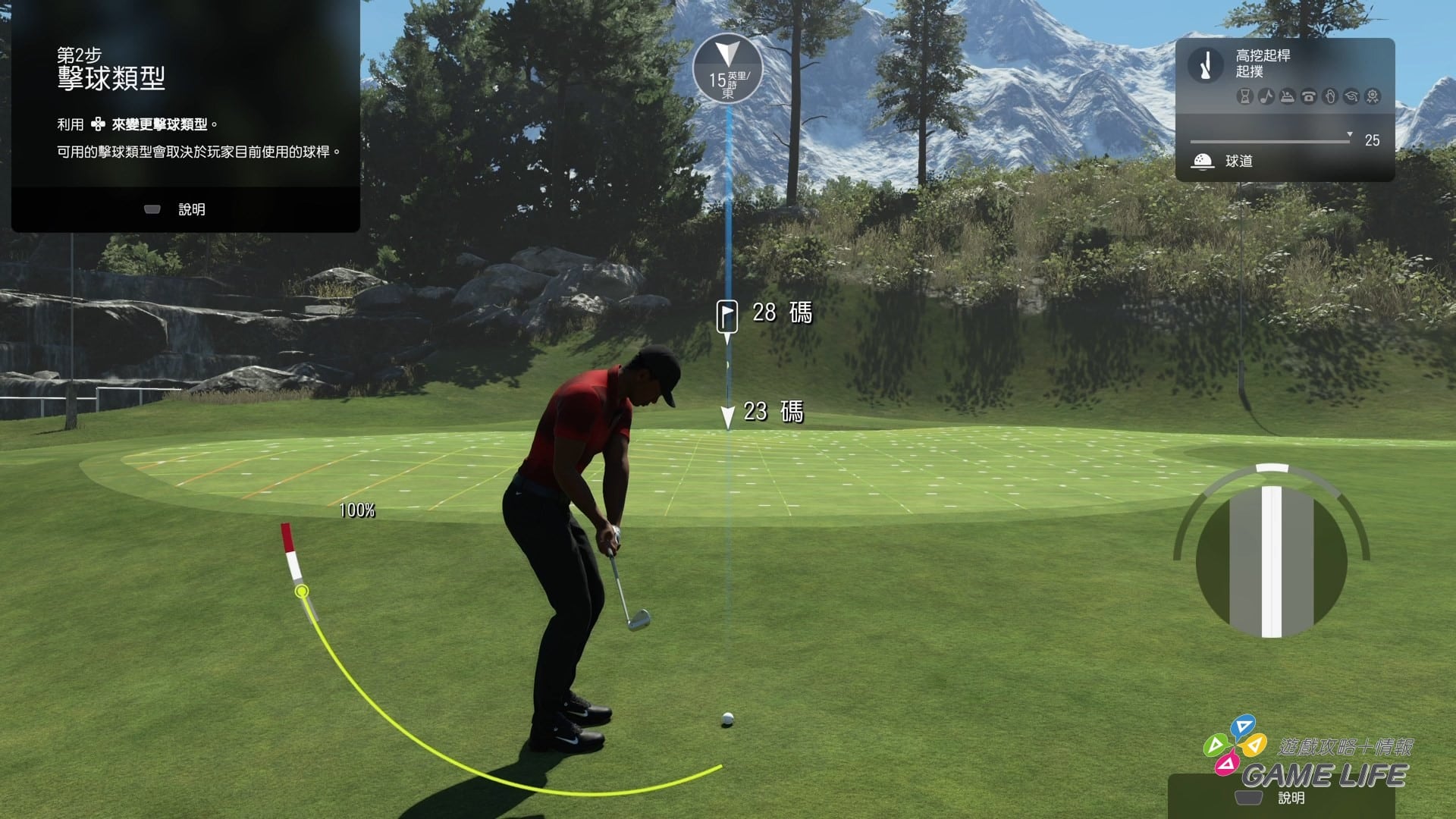The height and width of the screenshot is (819, 1456).
Task: Select the lob wedge club icon
Action: (1205, 64)
